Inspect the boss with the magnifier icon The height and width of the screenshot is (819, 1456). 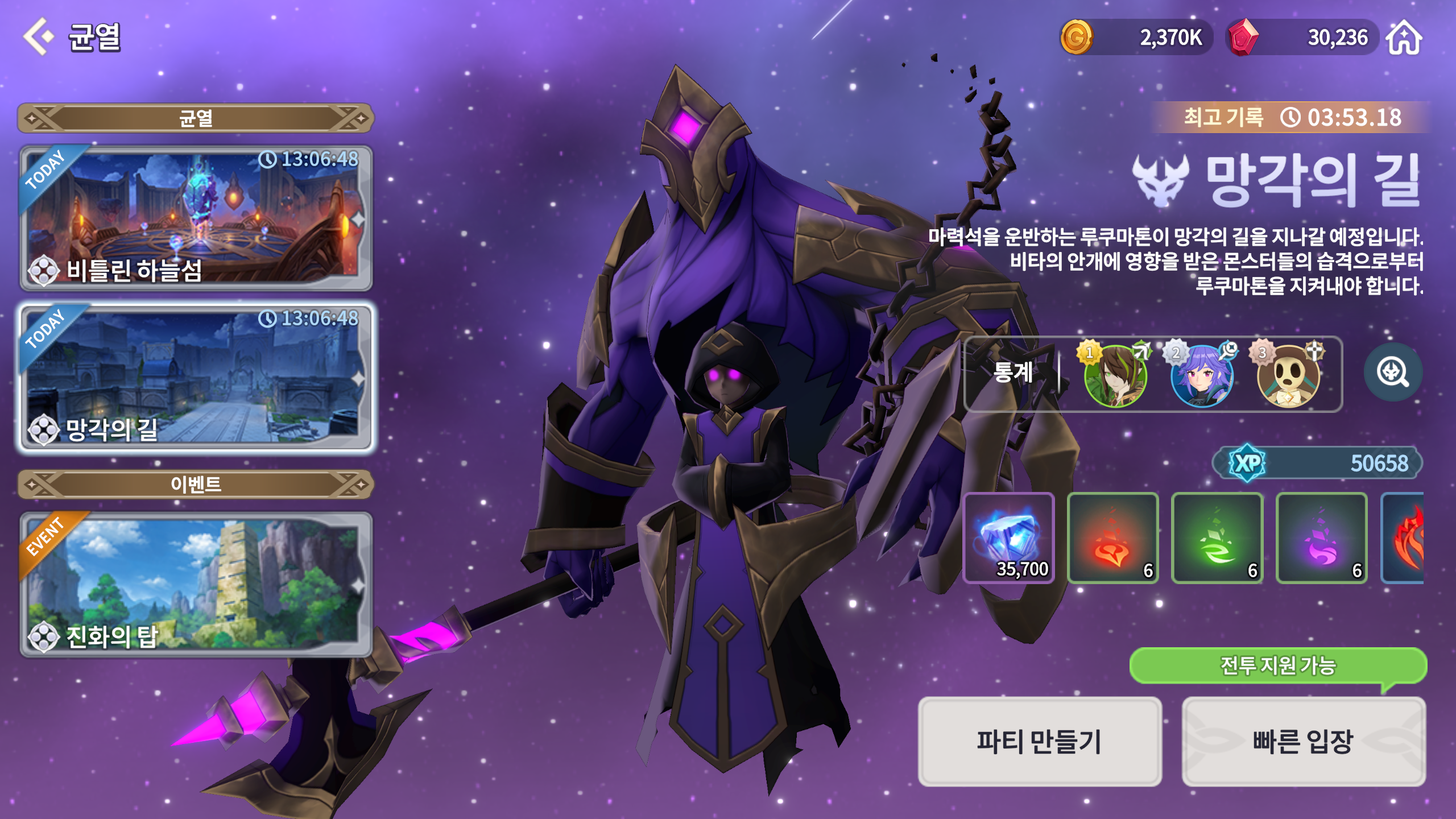tap(1392, 373)
